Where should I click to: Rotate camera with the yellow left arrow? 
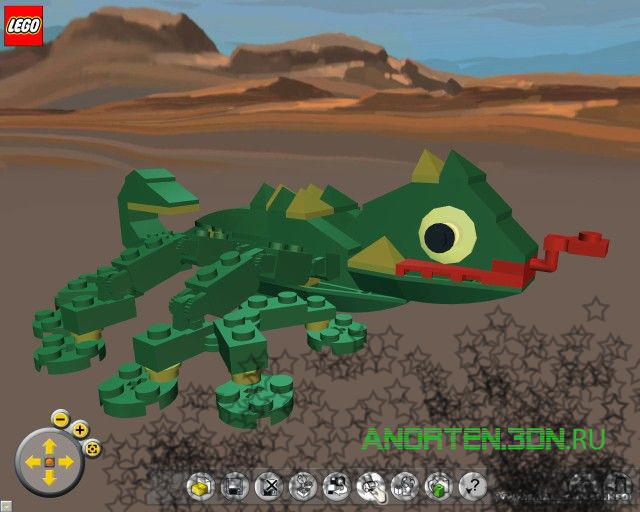[32, 462]
